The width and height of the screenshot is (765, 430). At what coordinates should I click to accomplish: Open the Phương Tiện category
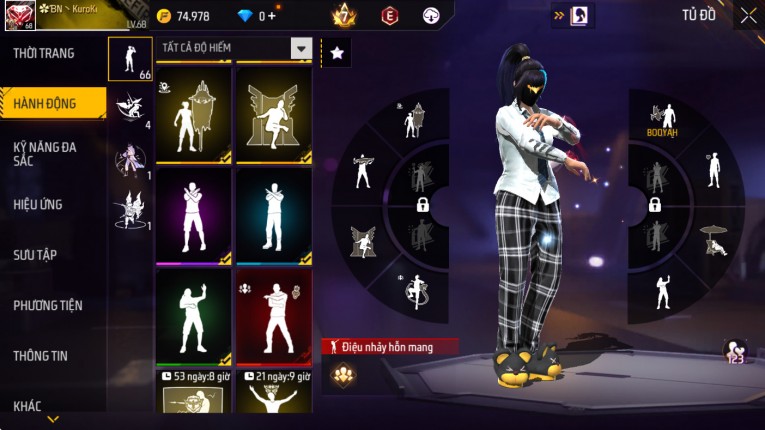[48, 305]
